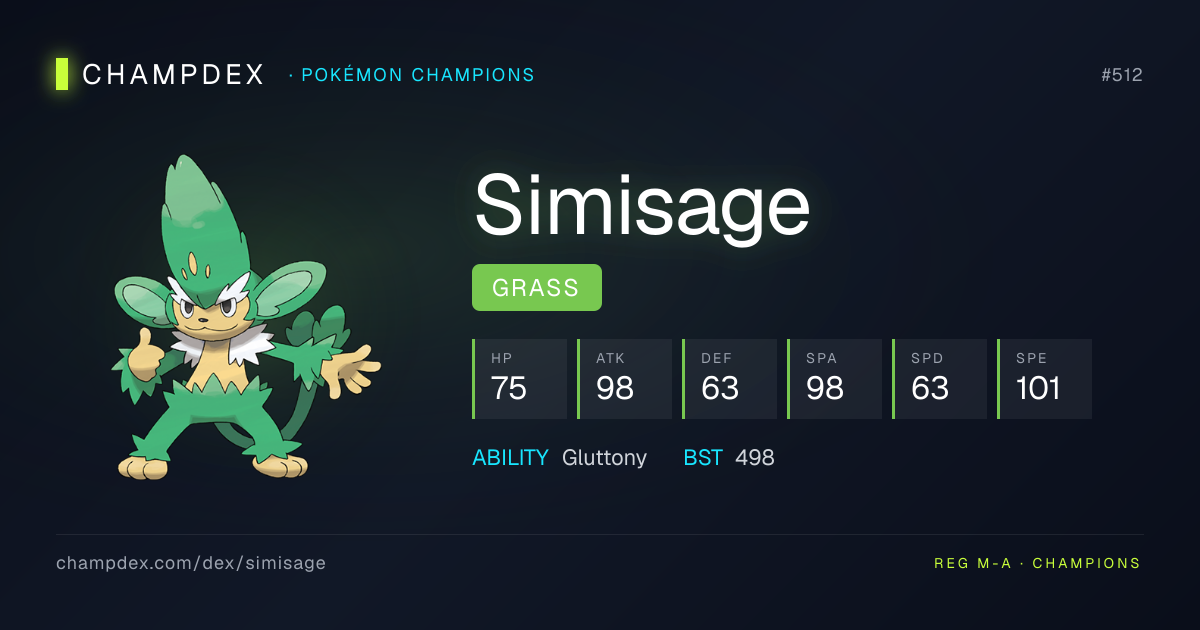This screenshot has width=1200, height=630.
Task: Click the Simisage artwork thumbnail
Action: [245, 320]
